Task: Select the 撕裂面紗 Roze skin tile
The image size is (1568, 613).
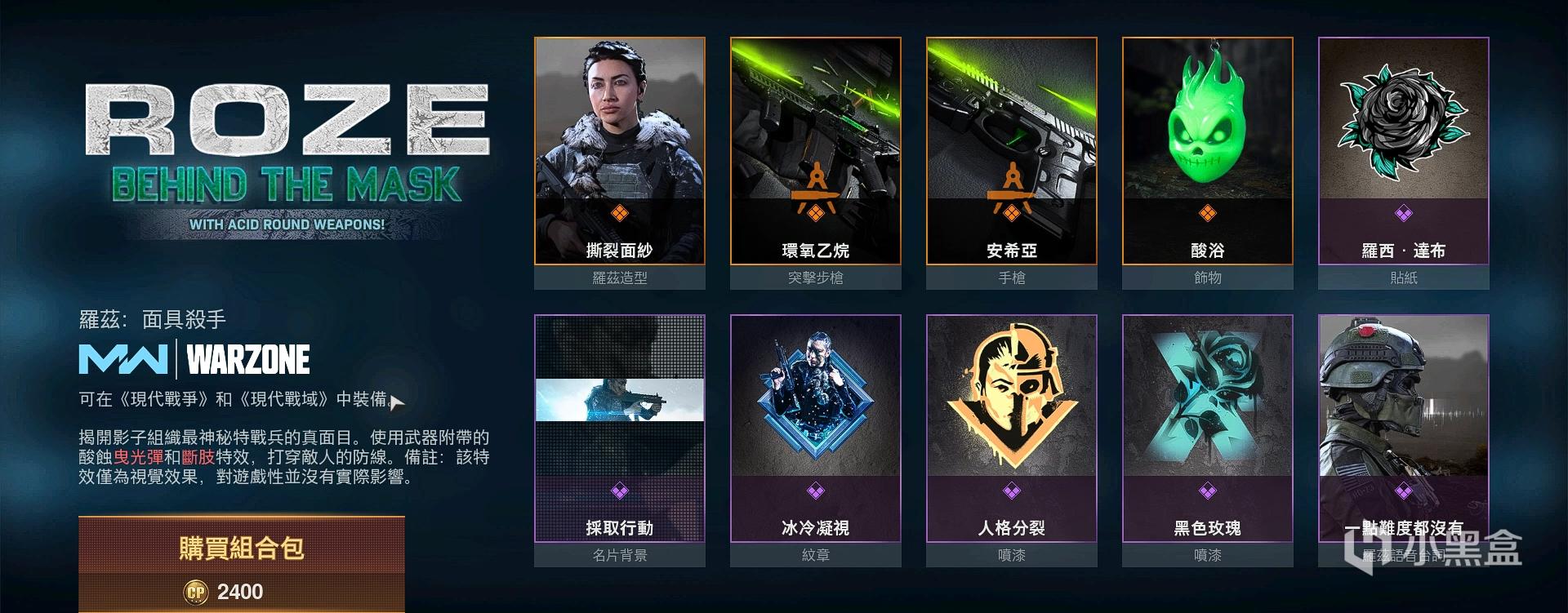Action: (x=620, y=151)
